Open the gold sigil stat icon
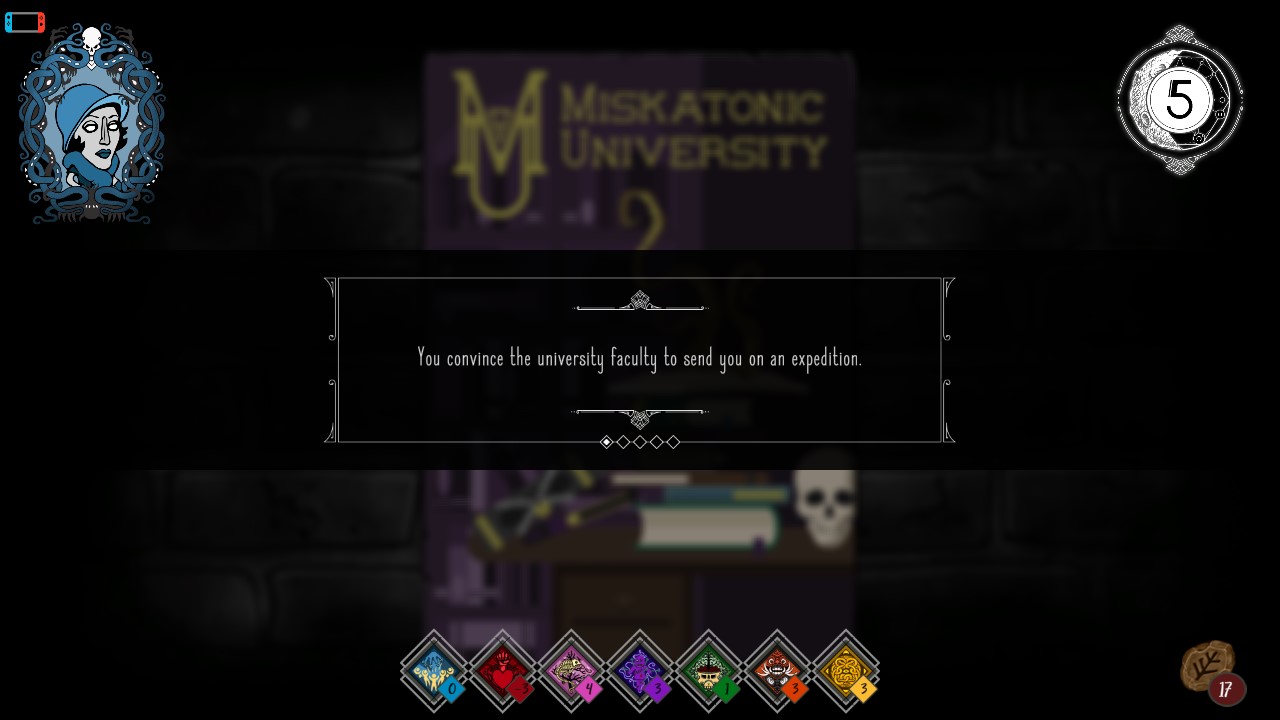The width and height of the screenshot is (1280, 720). point(846,670)
